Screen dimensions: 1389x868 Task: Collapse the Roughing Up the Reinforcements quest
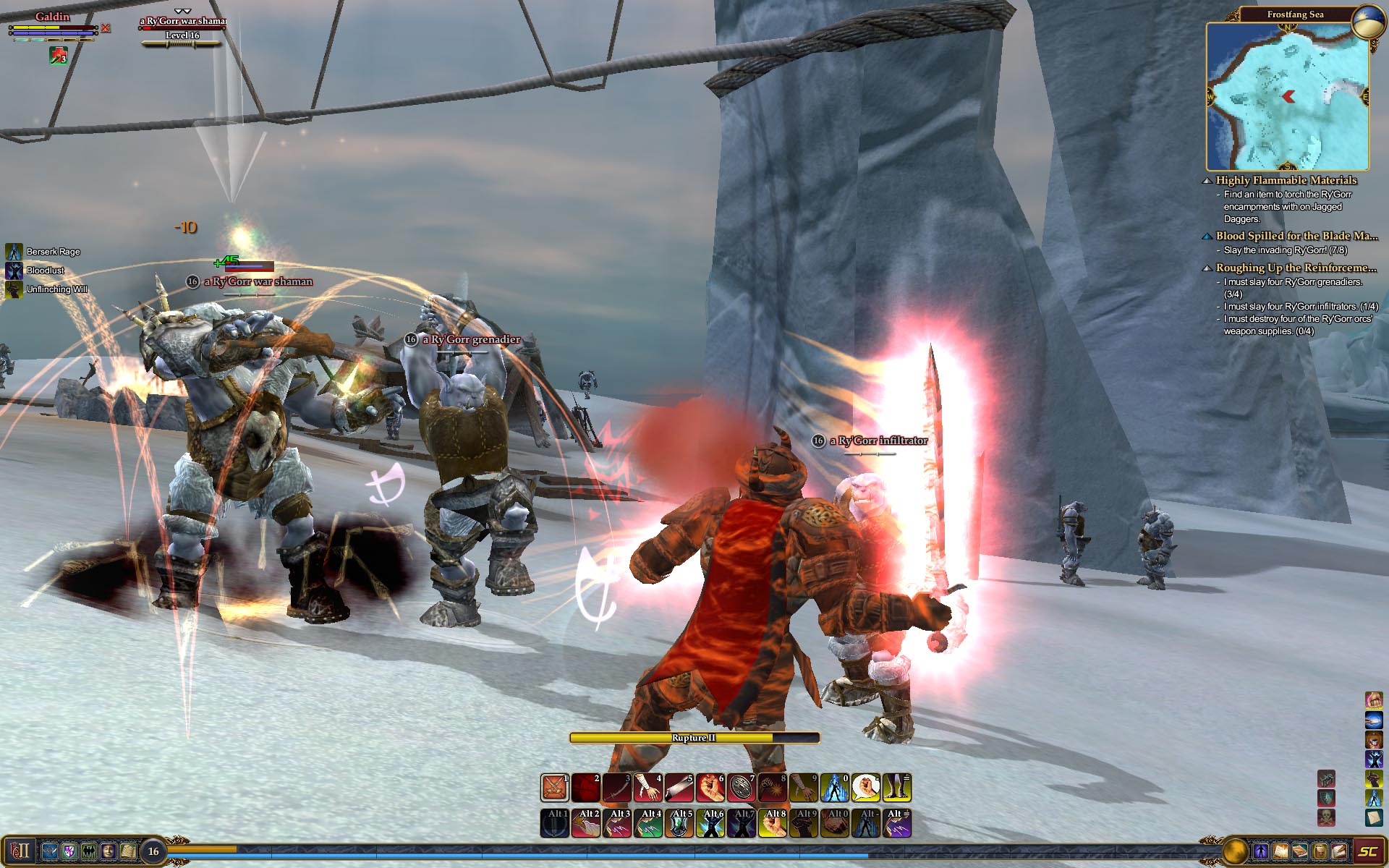pyautogui.click(x=1207, y=268)
